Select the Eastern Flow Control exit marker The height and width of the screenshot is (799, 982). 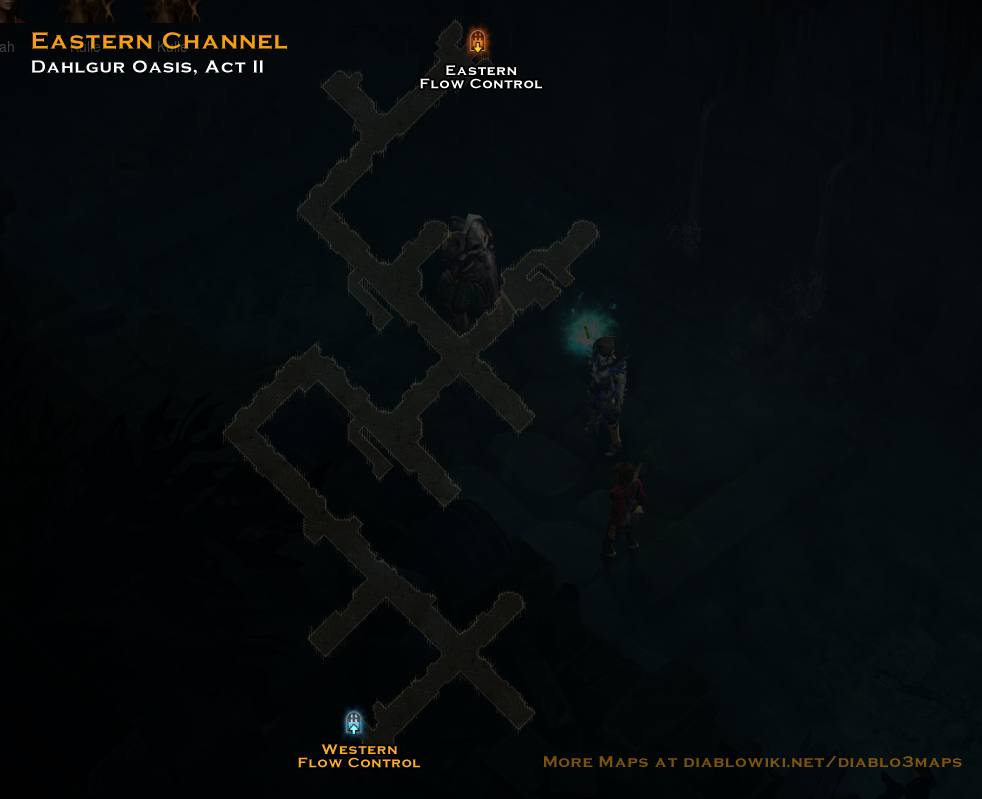[x=478, y=42]
